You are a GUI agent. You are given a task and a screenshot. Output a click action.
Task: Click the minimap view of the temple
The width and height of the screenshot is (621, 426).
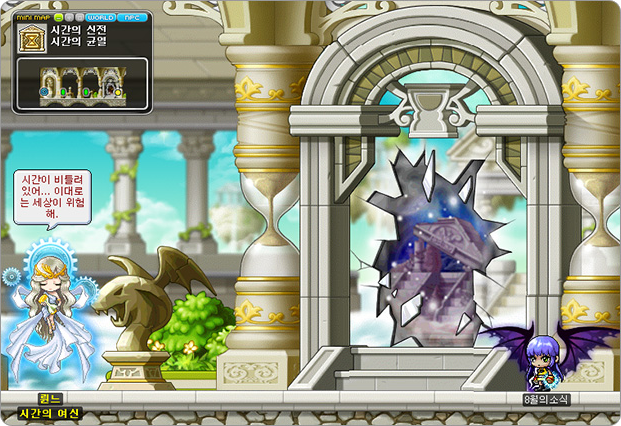tap(83, 84)
